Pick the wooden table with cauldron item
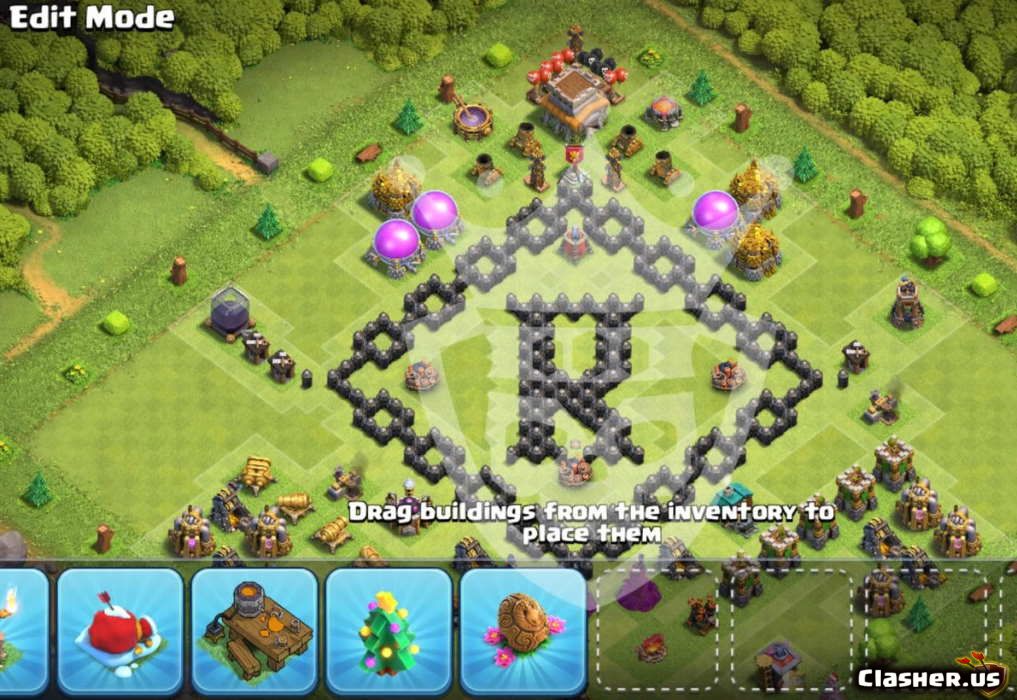 point(254,631)
